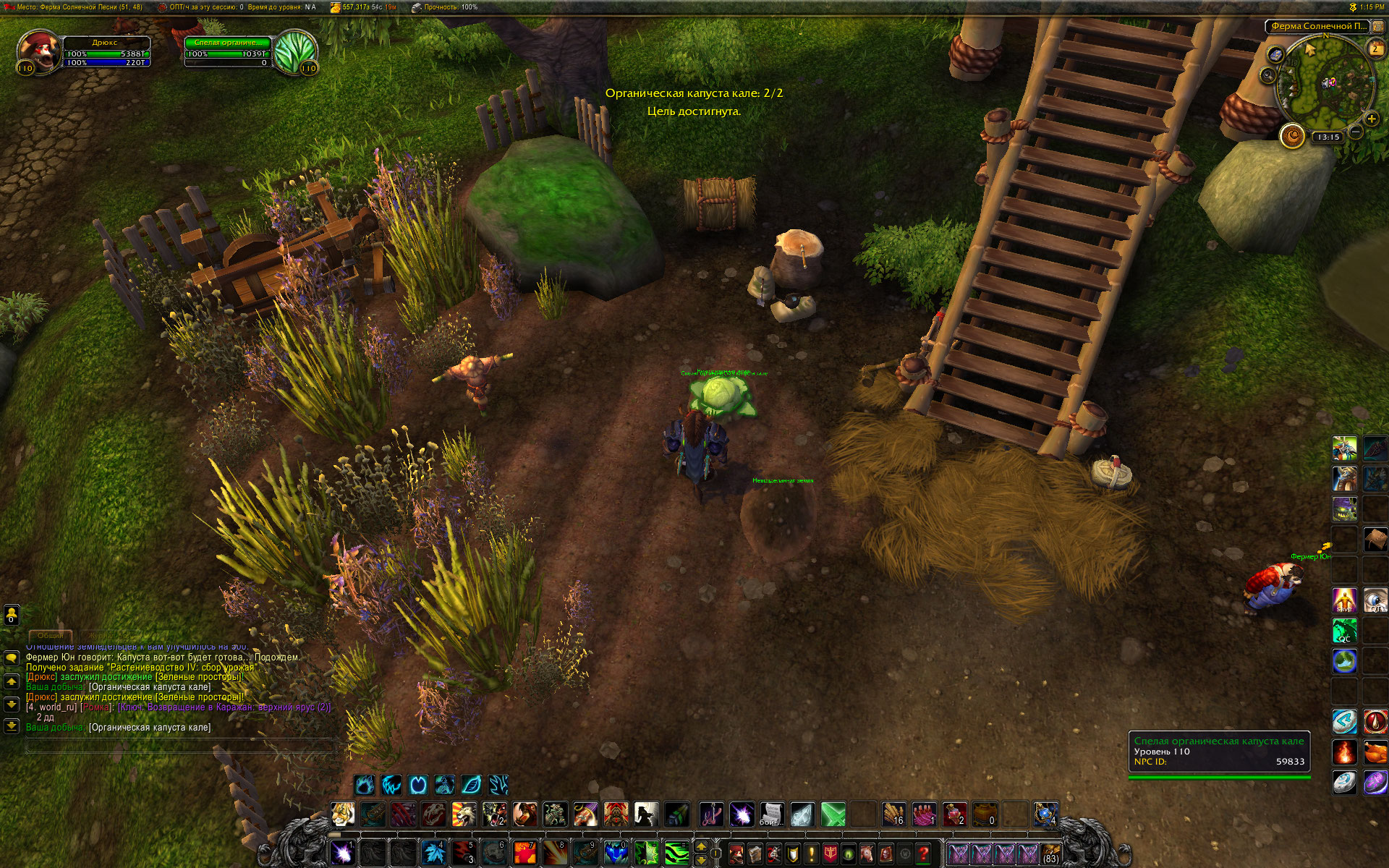1389x868 pixels.
Task: Activate the tiger cat form ability
Action: point(342,814)
